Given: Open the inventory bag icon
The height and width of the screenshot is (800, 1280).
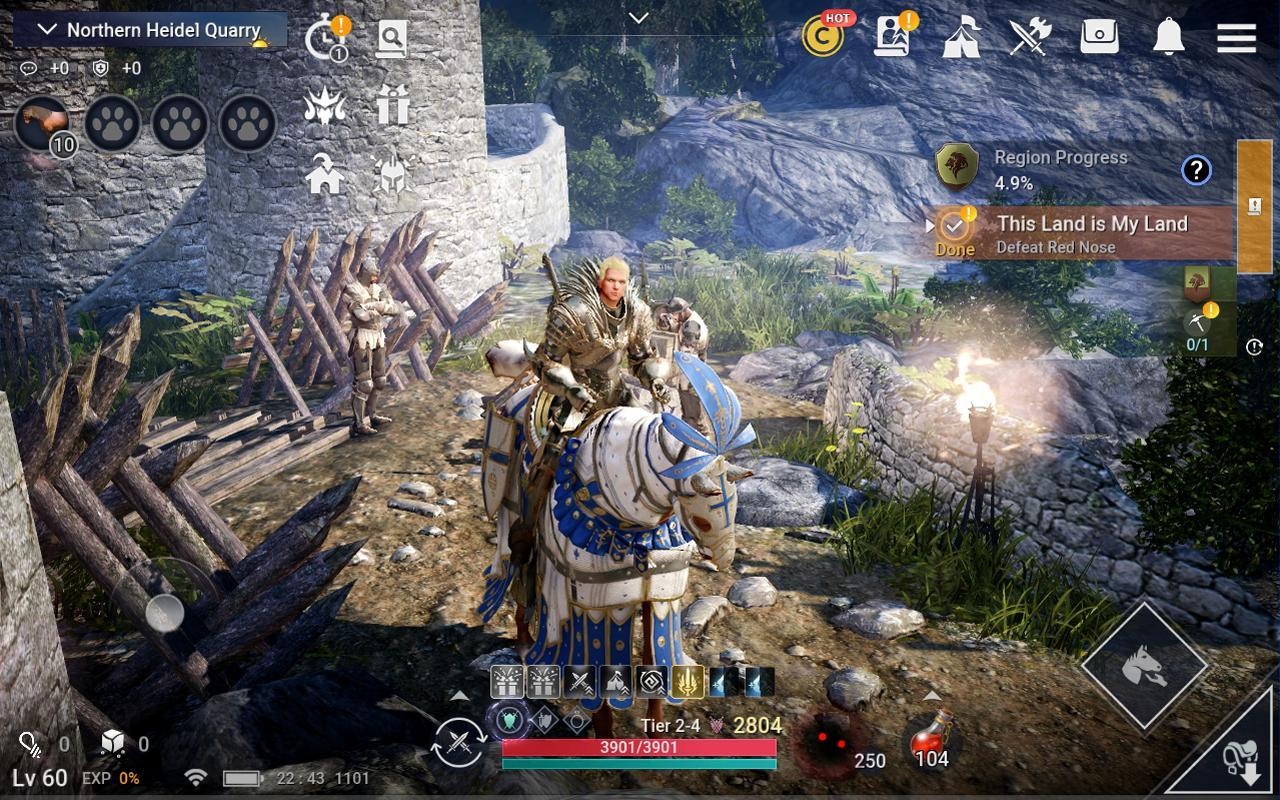Looking at the screenshot, I should pyautogui.click(x=1099, y=37).
